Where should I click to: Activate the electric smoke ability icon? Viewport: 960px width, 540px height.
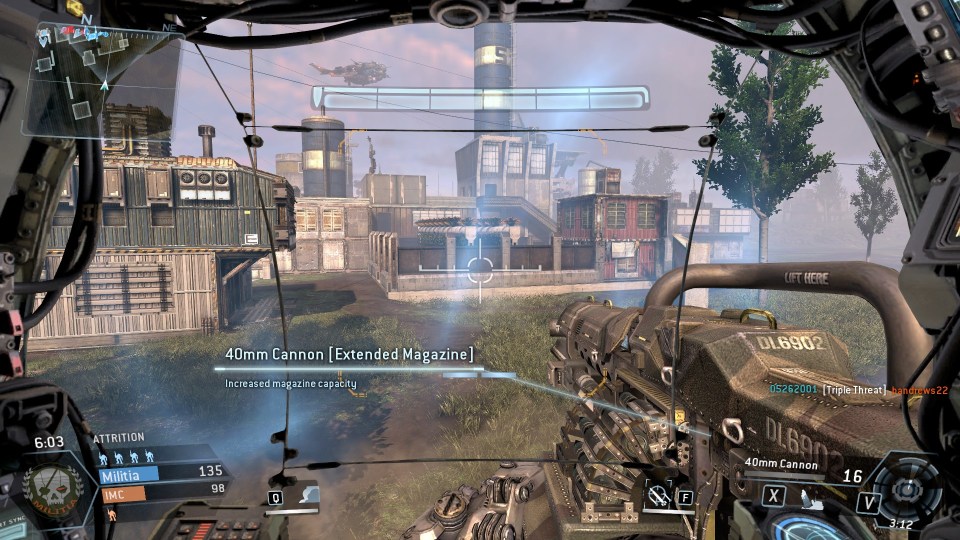pos(309,494)
